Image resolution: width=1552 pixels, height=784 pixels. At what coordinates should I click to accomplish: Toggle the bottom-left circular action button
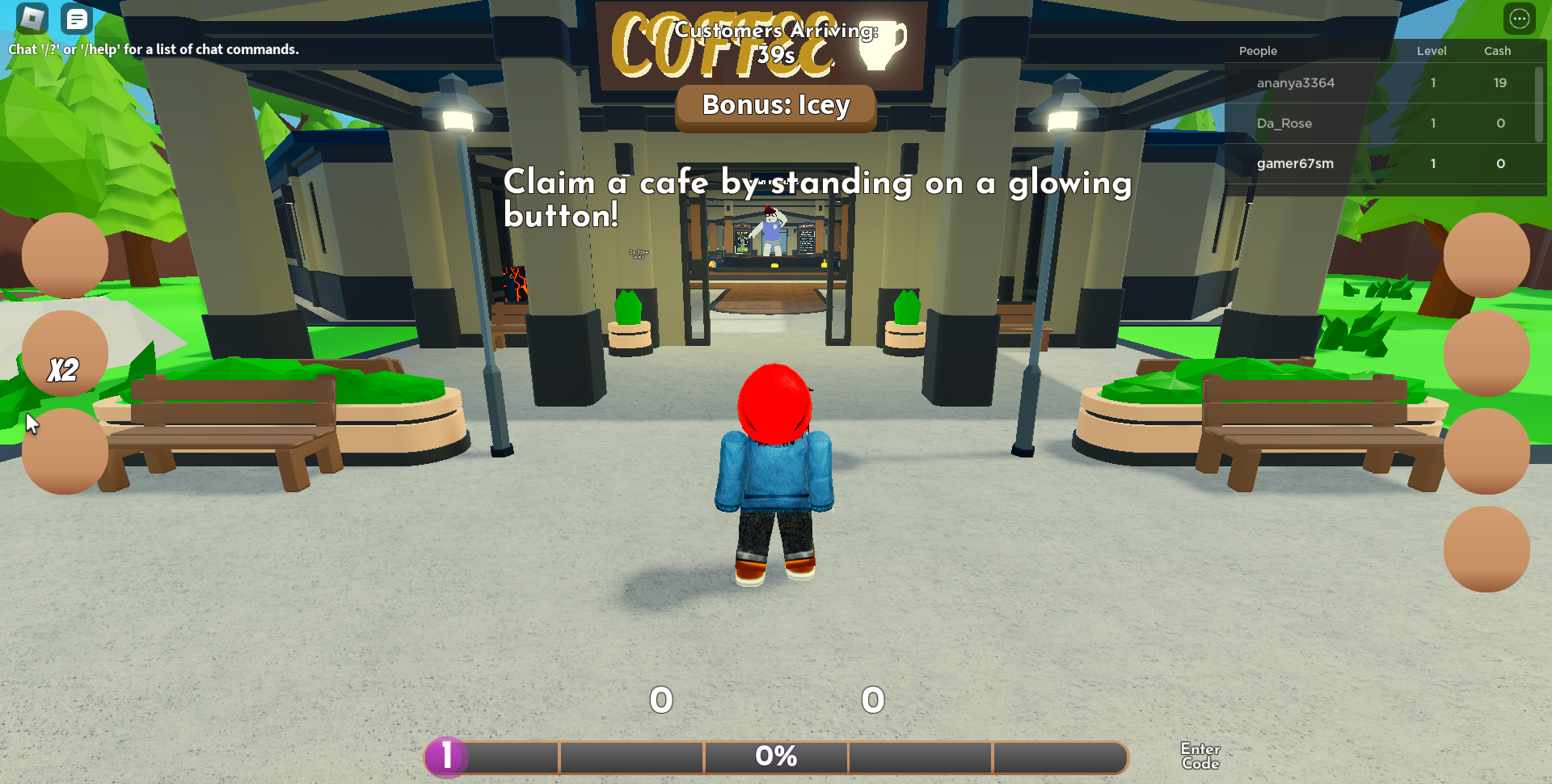click(64, 449)
